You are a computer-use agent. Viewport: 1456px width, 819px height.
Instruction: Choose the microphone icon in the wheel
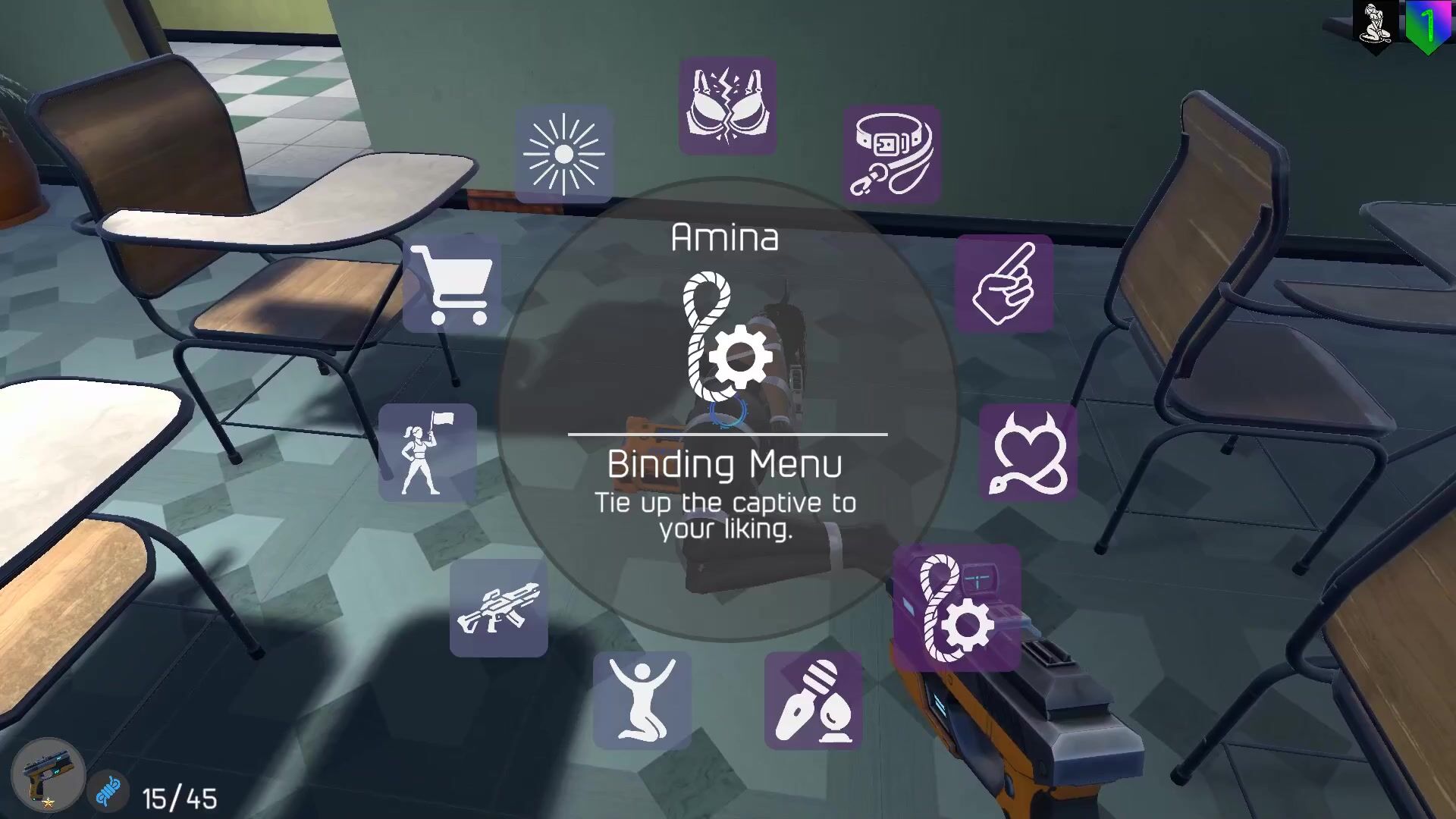(814, 701)
